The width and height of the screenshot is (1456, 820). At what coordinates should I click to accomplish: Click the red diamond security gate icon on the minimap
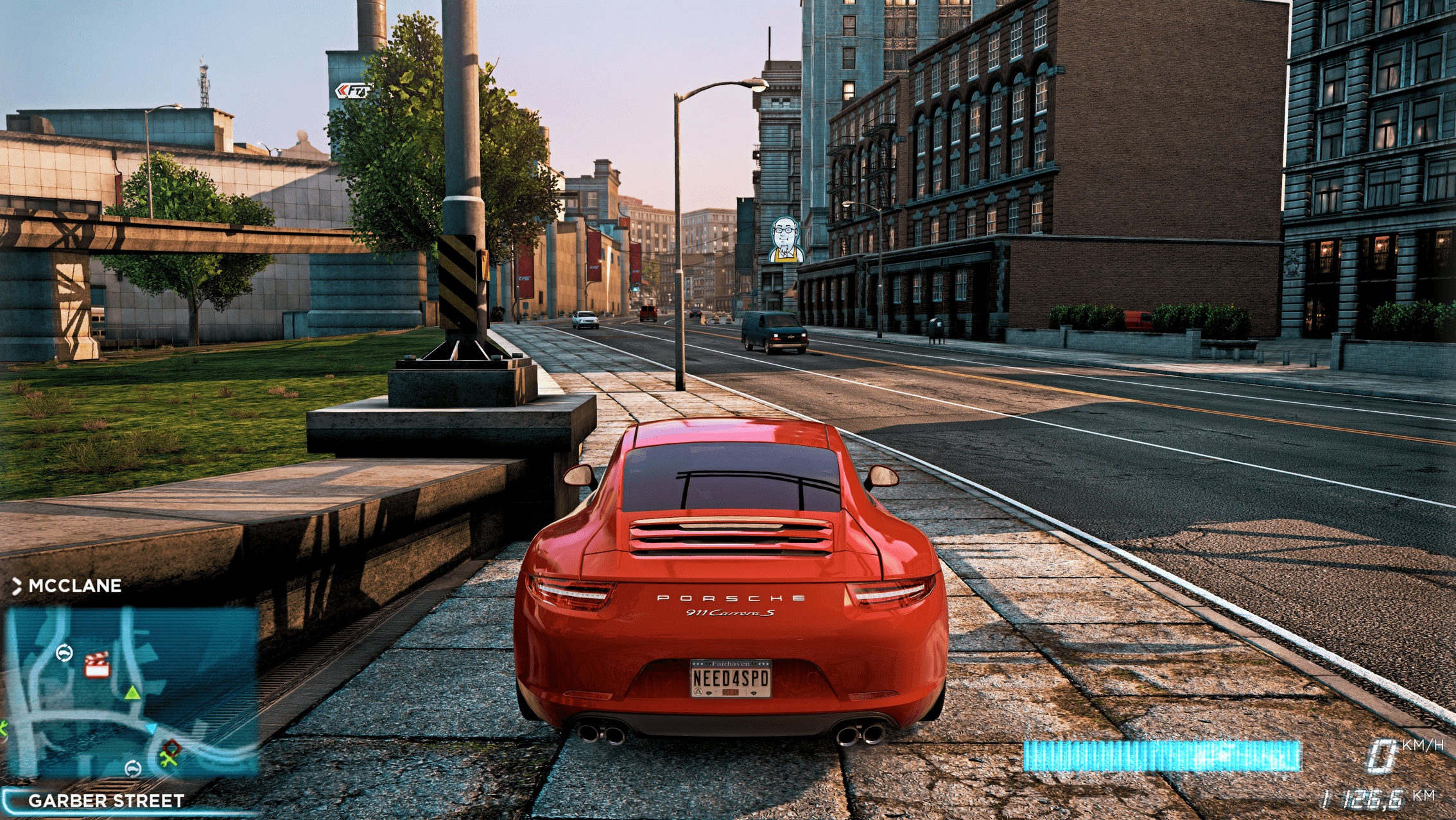click(171, 747)
